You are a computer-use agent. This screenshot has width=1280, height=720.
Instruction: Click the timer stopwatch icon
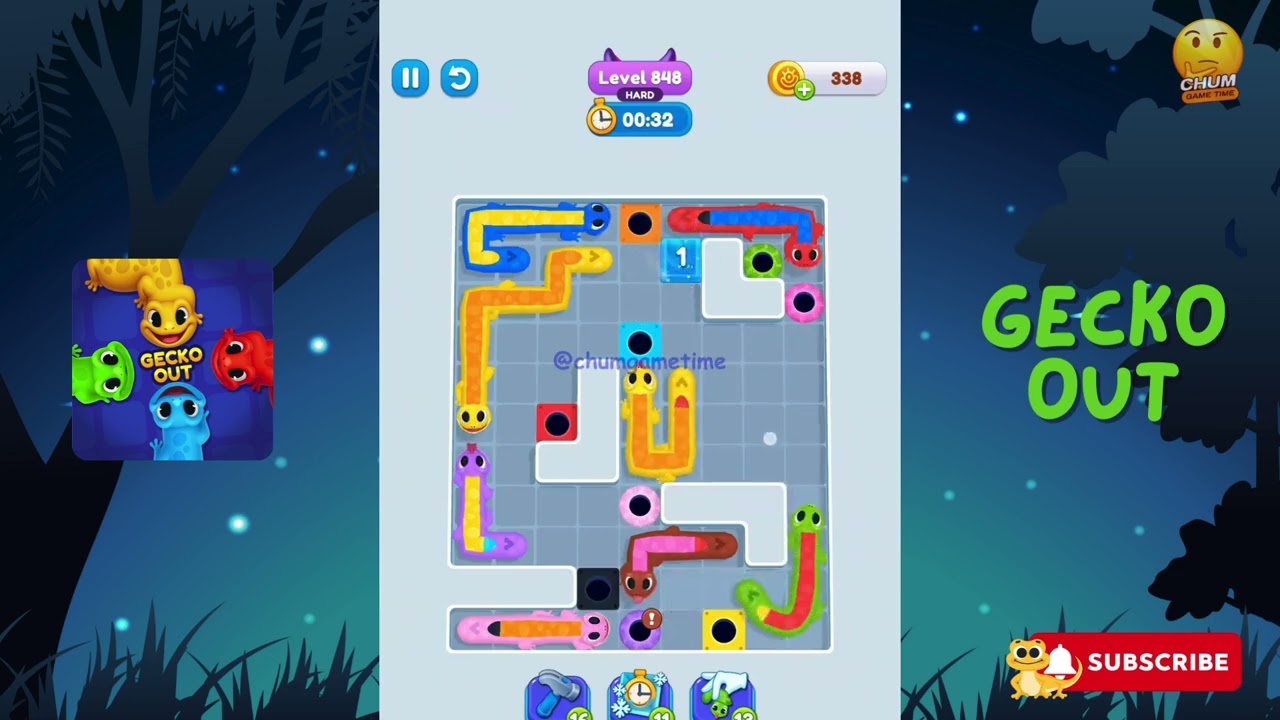click(x=601, y=119)
